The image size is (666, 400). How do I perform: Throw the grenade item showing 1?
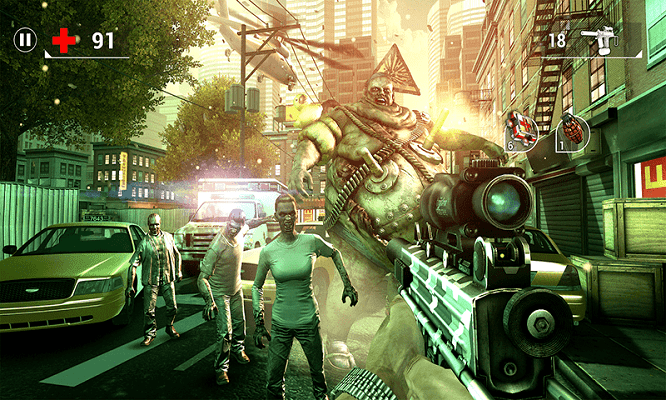572,131
